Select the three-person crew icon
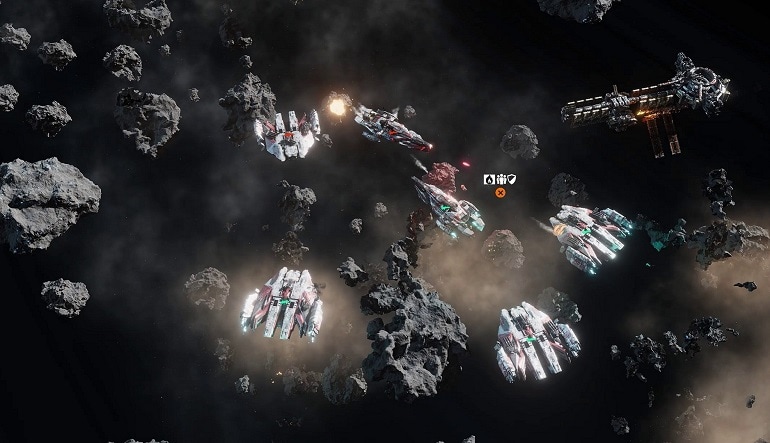 pos(500,179)
